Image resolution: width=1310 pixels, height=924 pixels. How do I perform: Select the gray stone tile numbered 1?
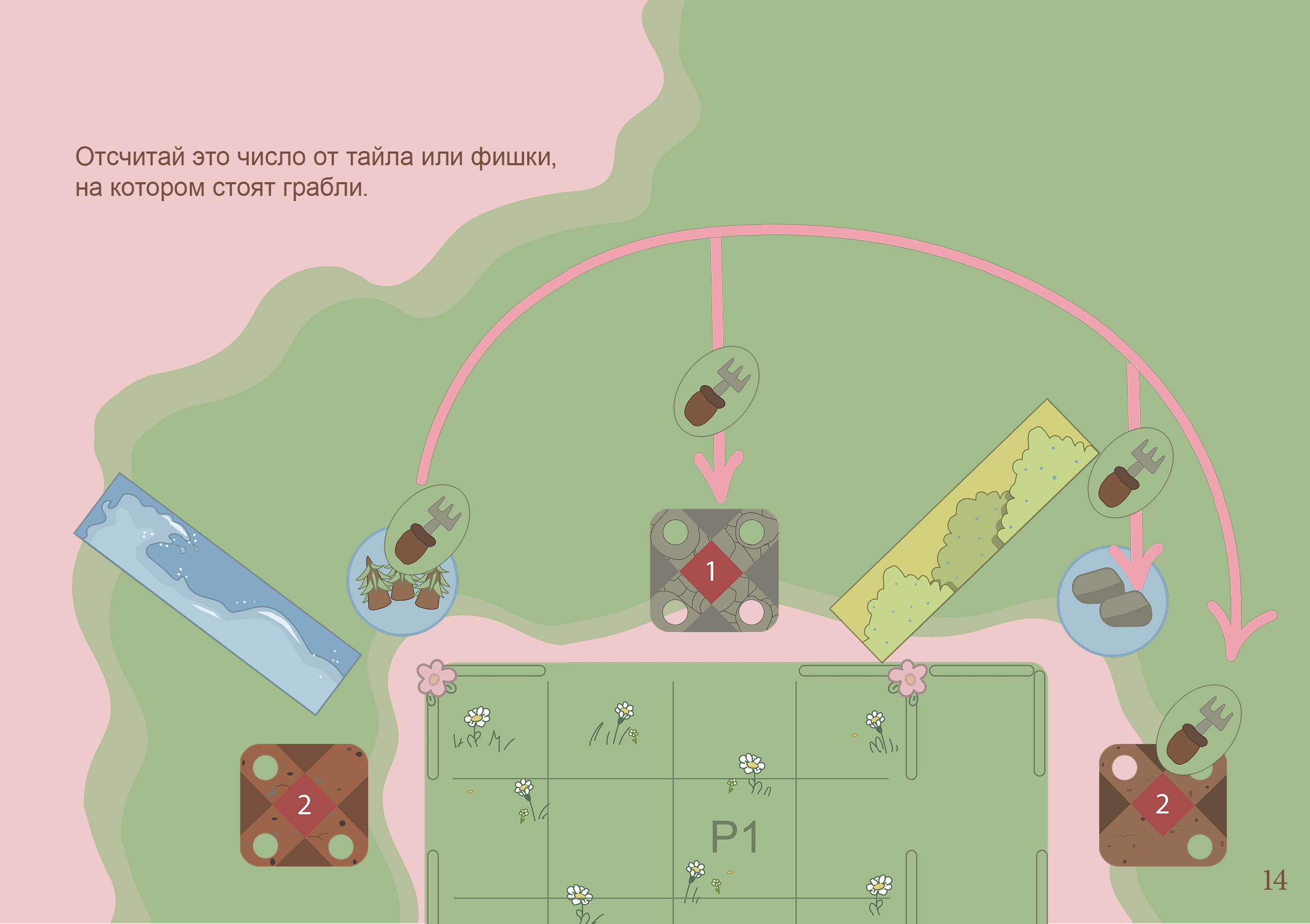(714, 570)
